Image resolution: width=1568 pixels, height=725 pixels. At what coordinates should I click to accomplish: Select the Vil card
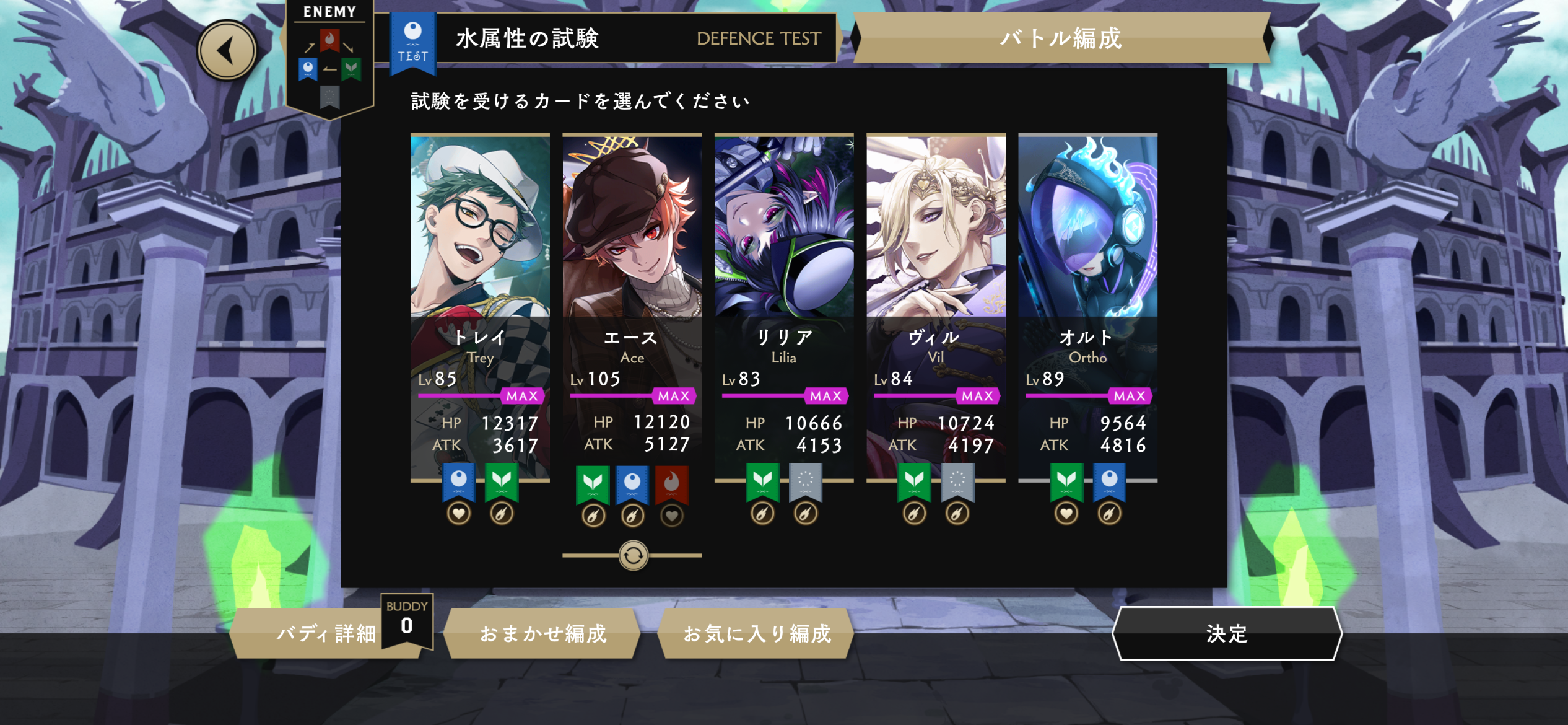pyautogui.click(x=935, y=279)
